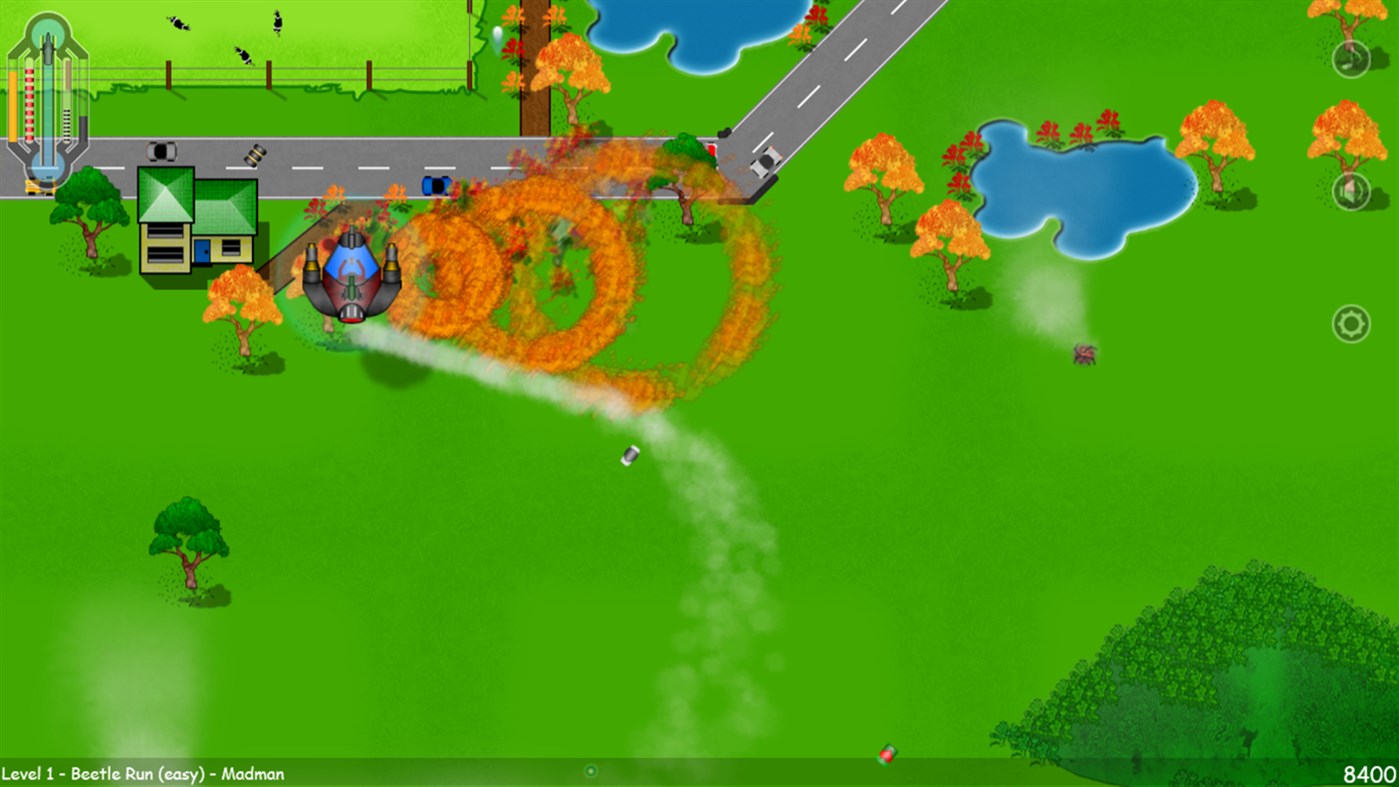Click the green-roofed house
1399x787 pixels.
click(195, 220)
